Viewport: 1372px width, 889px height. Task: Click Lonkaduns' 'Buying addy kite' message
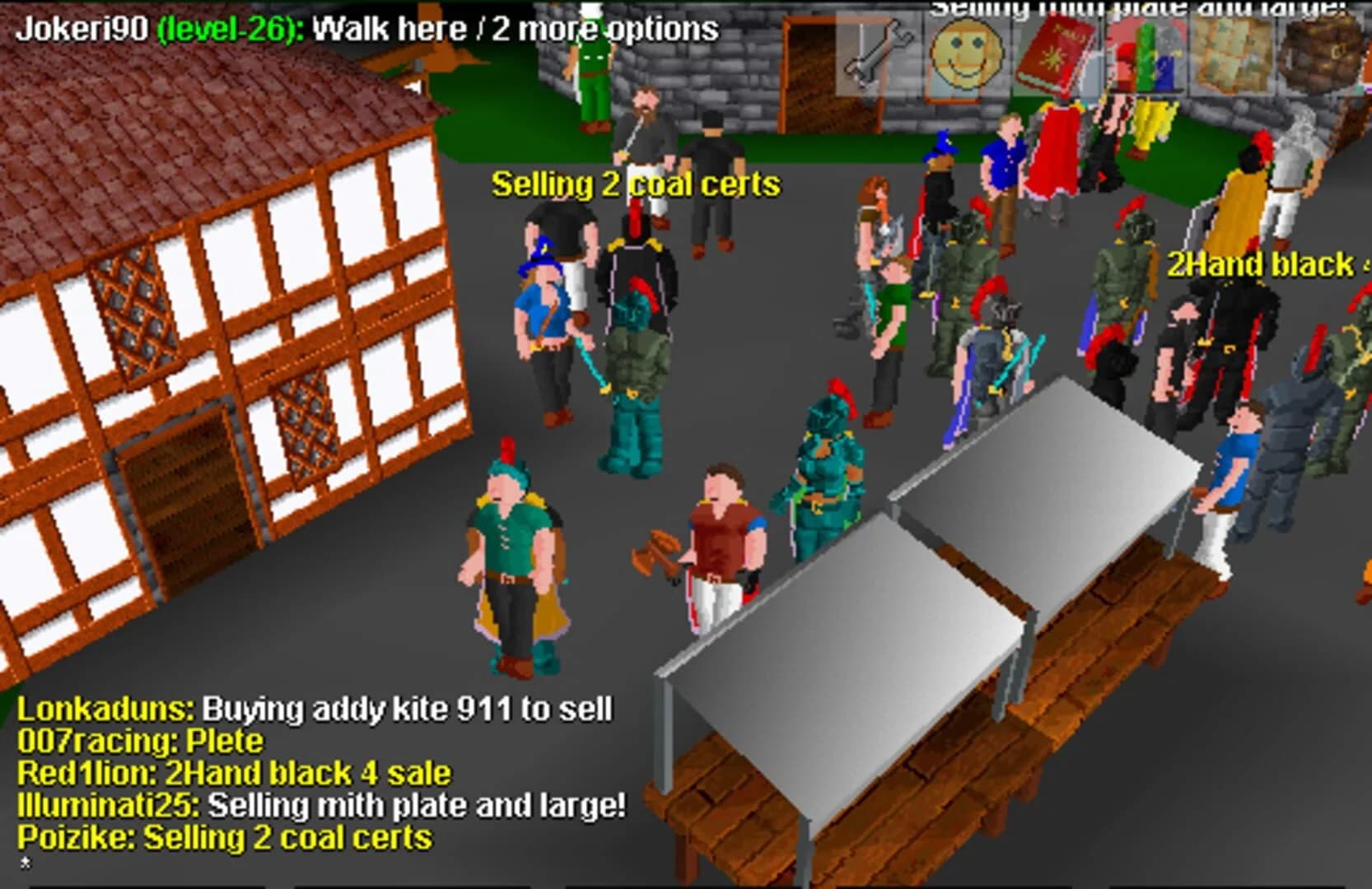coord(317,708)
